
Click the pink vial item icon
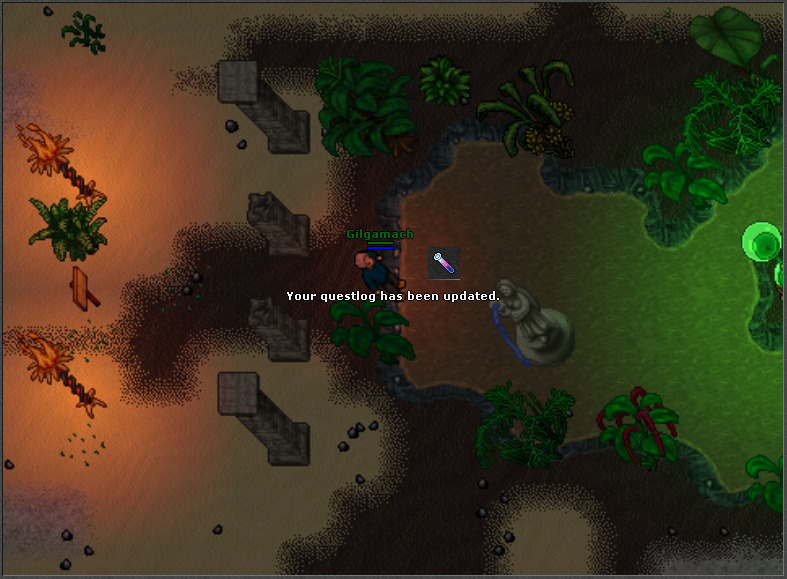(444, 263)
